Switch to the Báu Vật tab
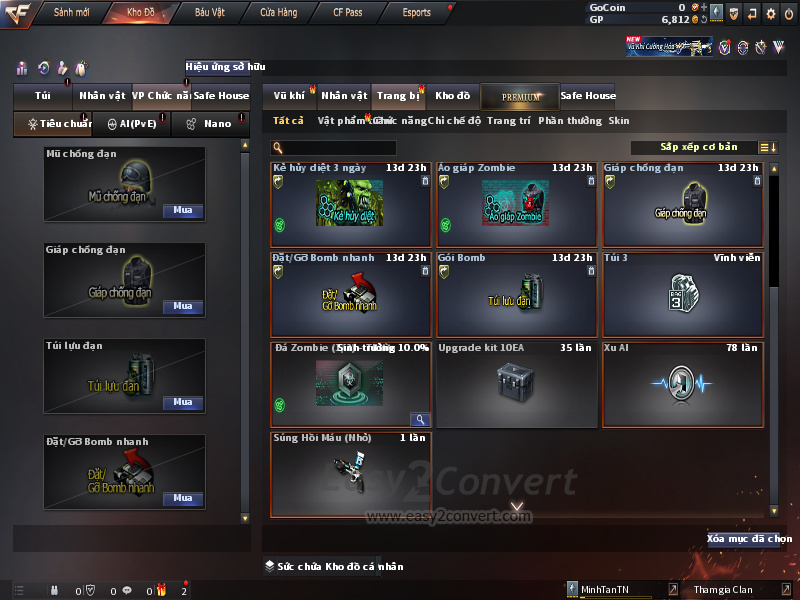Screen dimensions: 800x600 [209, 13]
